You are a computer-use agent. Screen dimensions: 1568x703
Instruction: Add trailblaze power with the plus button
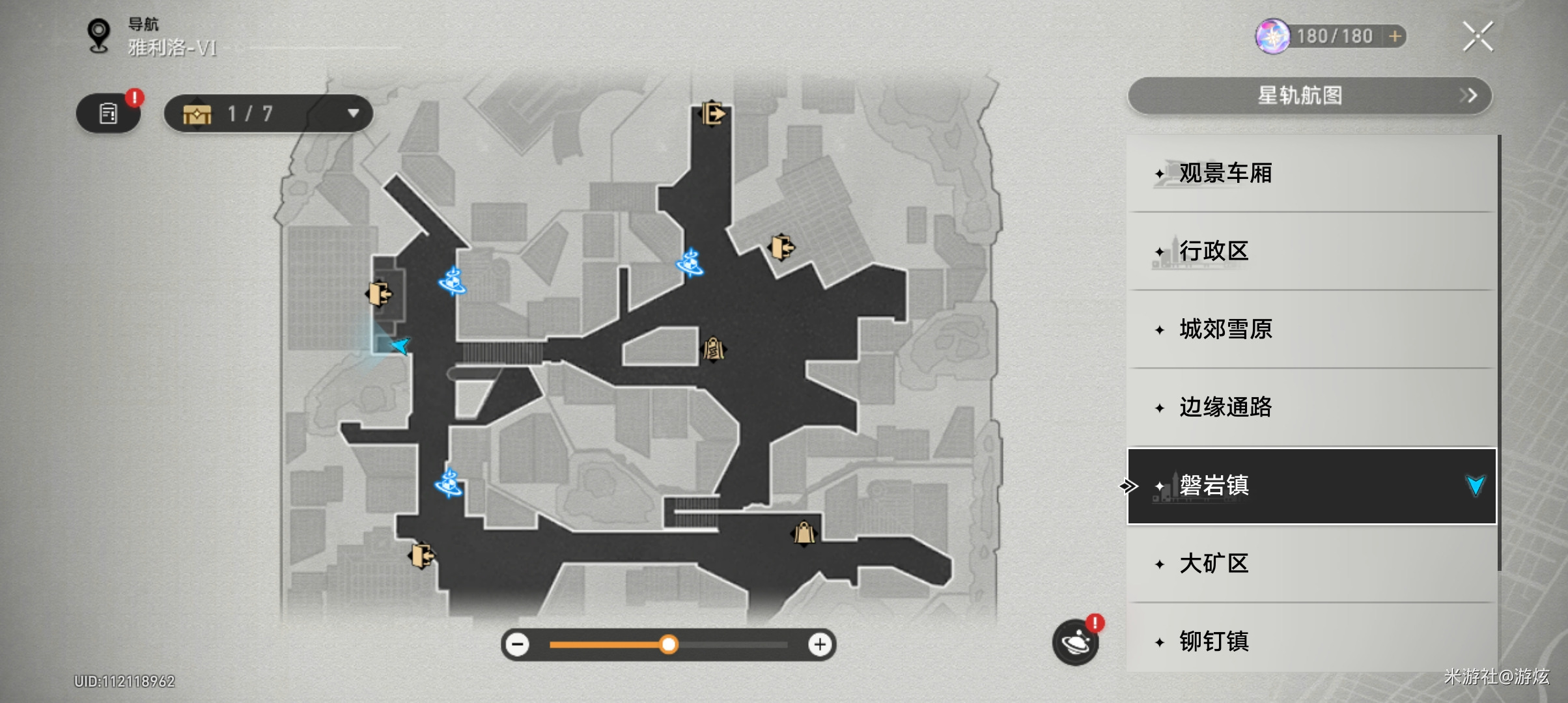click(x=1395, y=36)
